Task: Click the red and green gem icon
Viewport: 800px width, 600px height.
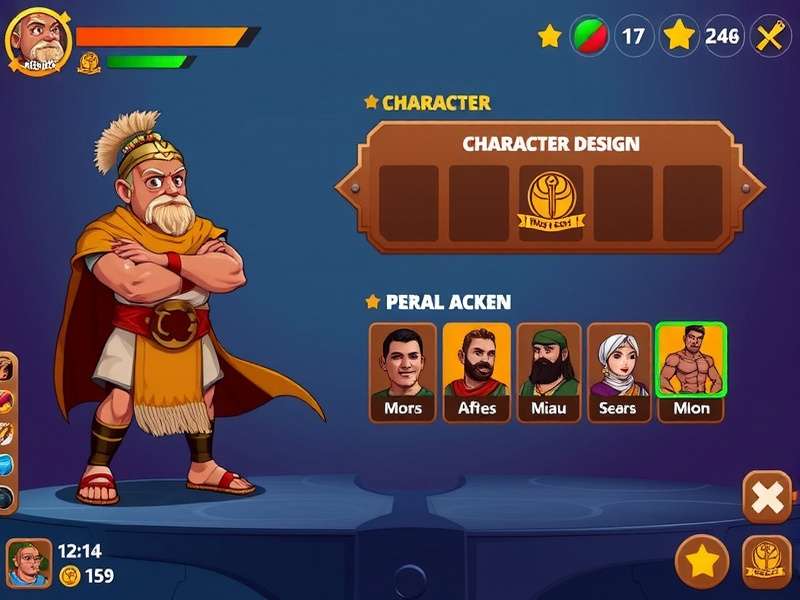Action: (x=589, y=37)
